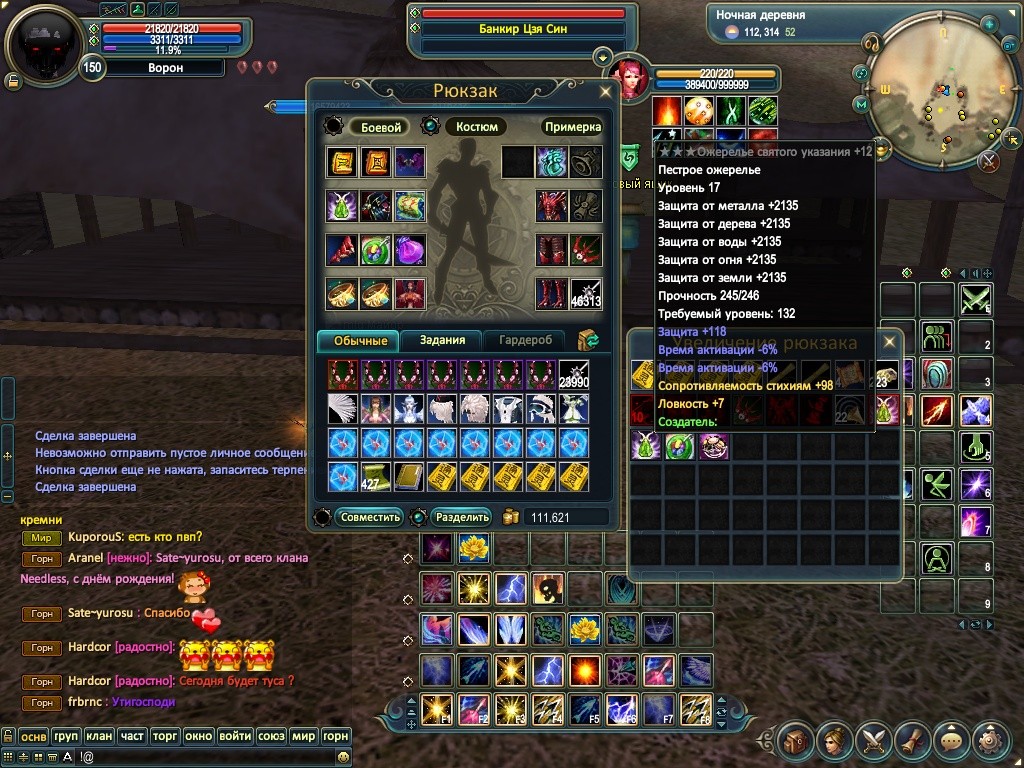
Task: Close the Рюкзак backpack window
Action: click(x=605, y=91)
